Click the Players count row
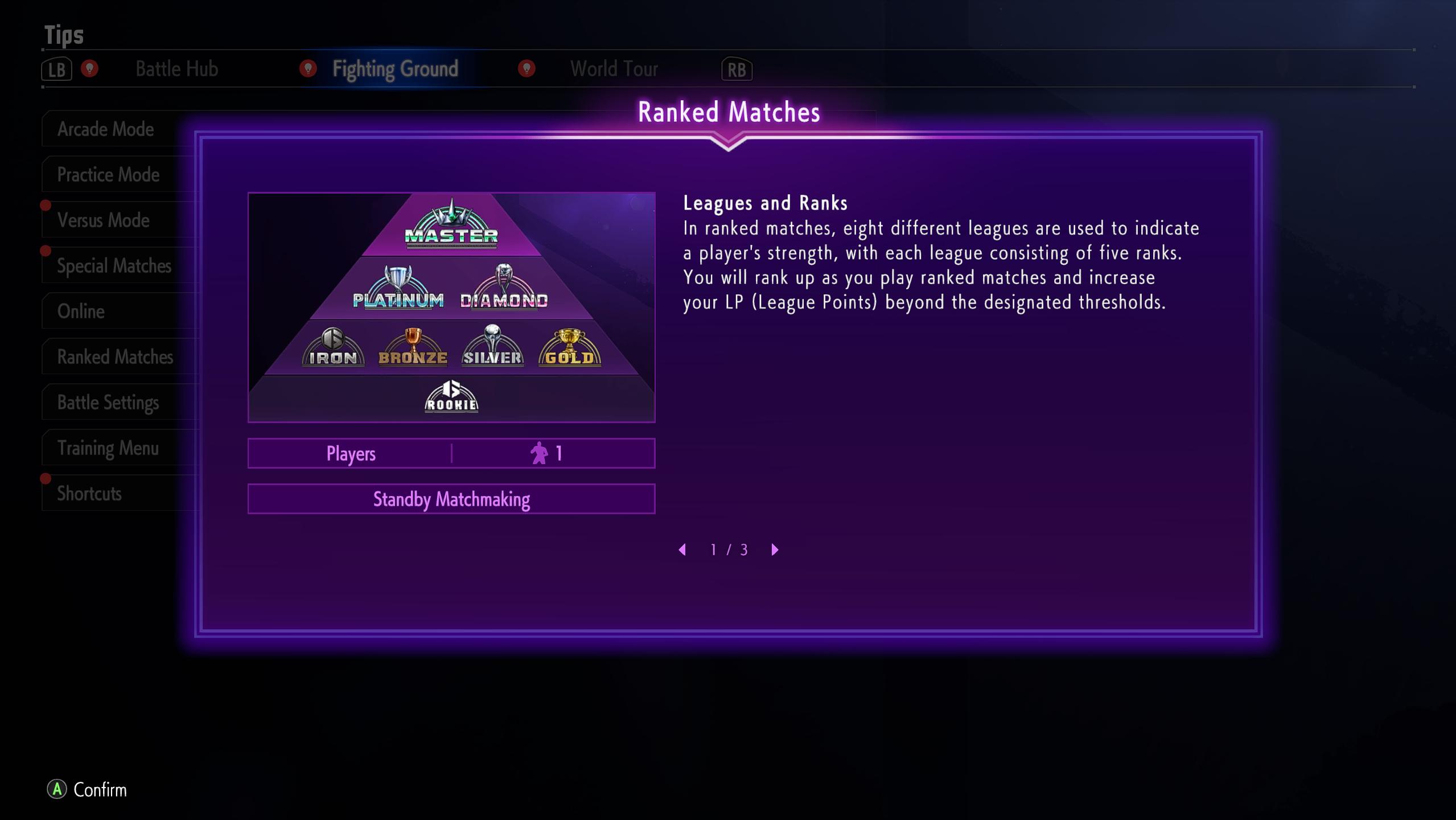Screen dimensions: 1456x820 451,454
